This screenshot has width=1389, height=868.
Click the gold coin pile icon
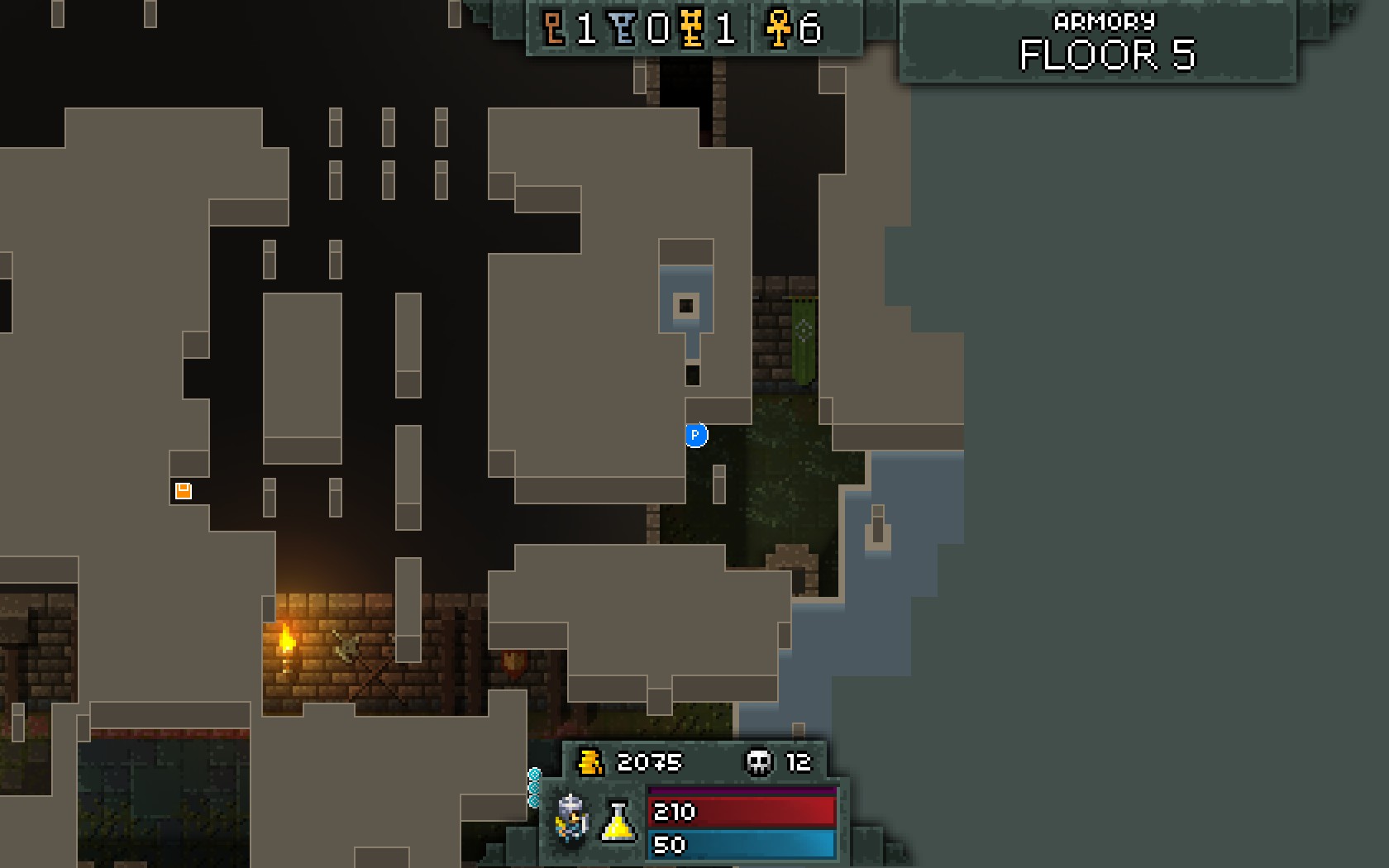(589, 761)
